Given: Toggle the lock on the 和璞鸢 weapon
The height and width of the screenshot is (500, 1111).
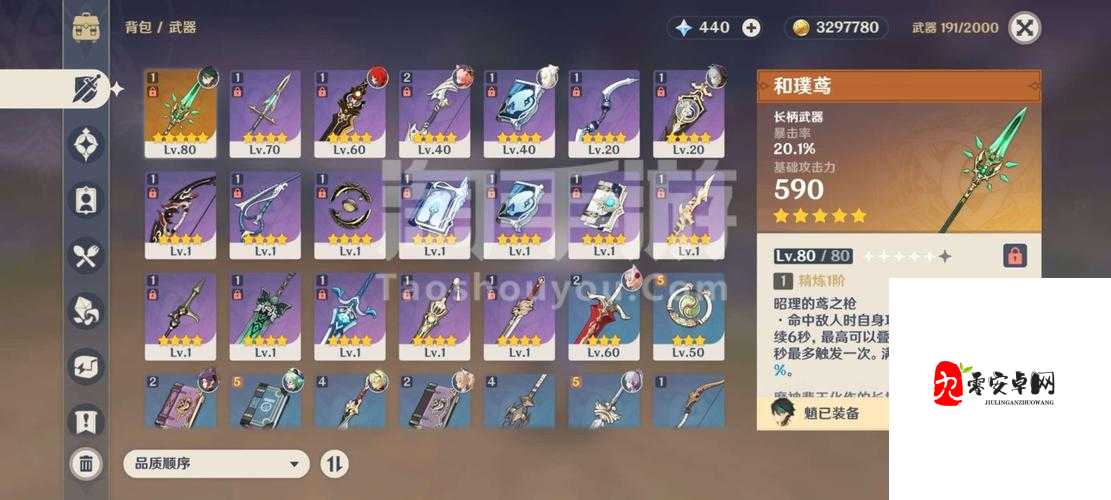Looking at the screenshot, I should click(1014, 256).
